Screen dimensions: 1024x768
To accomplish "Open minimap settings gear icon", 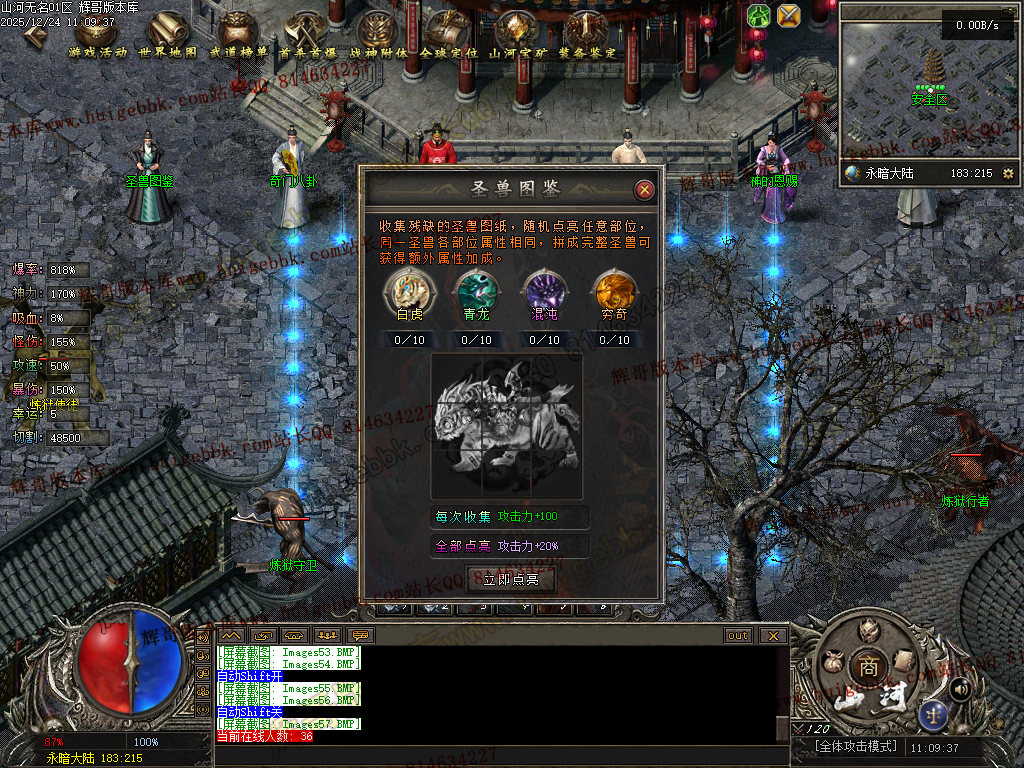I will (1008, 173).
